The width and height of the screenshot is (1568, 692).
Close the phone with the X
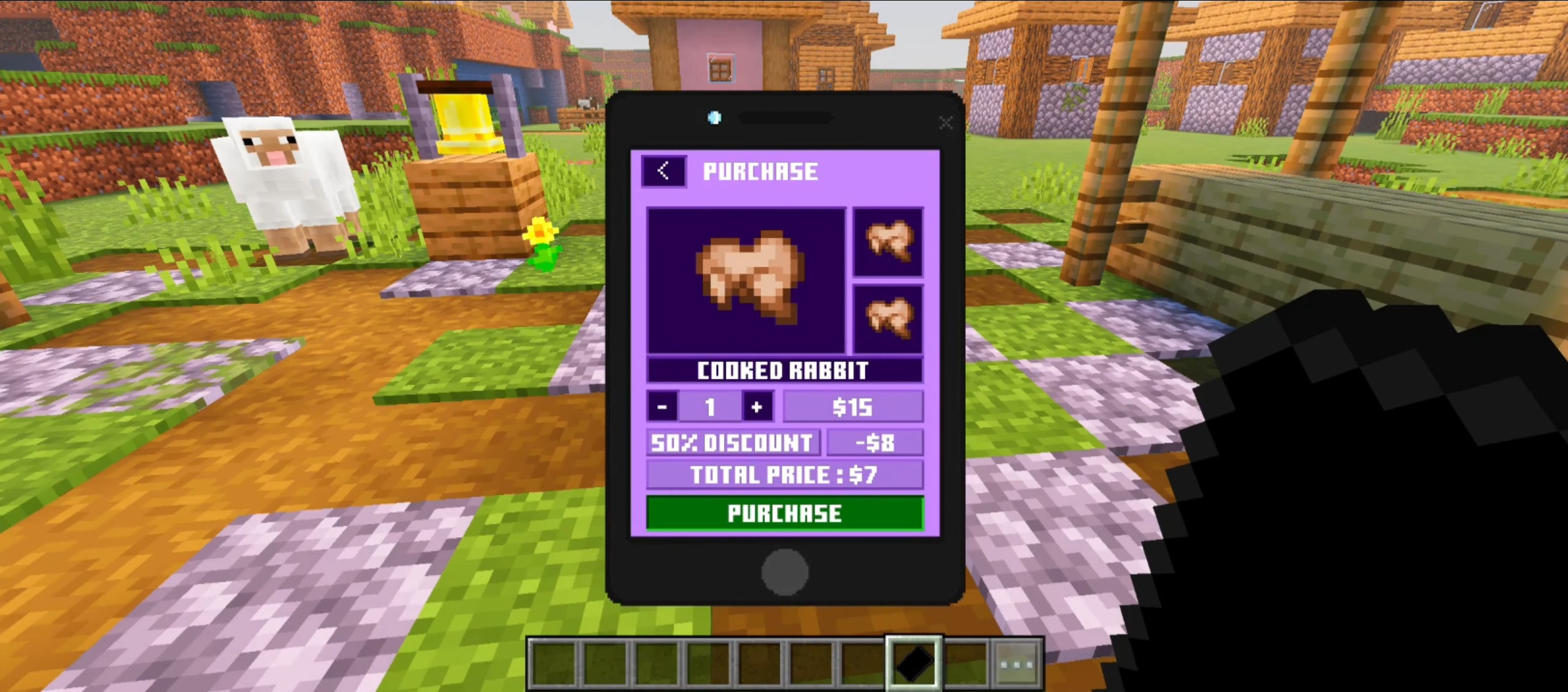click(946, 123)
